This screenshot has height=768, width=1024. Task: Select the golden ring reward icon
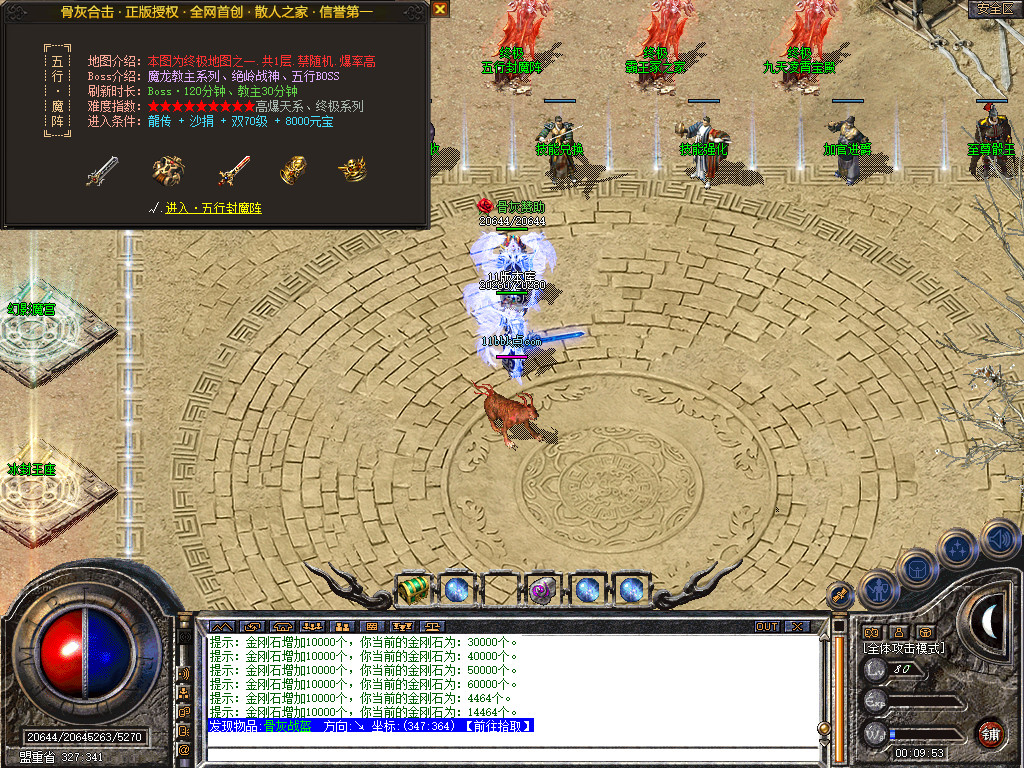pos(351,169)
